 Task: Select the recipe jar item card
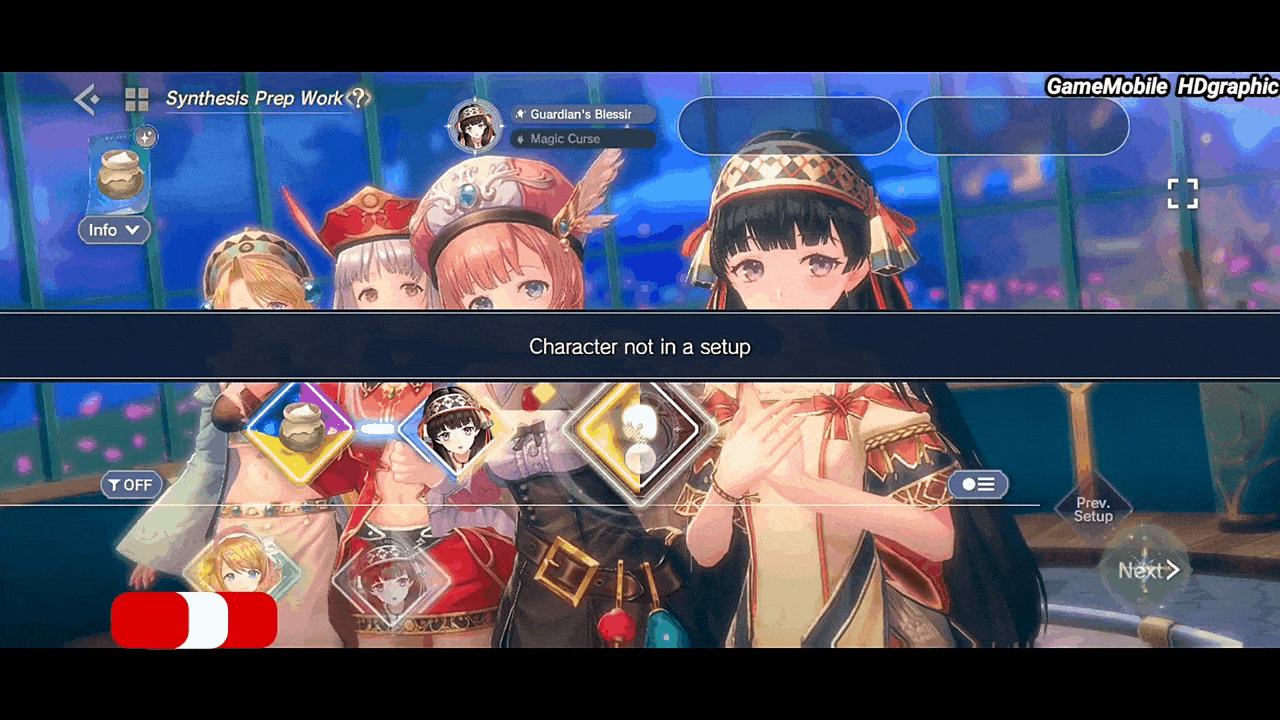(x=120, y=175)
